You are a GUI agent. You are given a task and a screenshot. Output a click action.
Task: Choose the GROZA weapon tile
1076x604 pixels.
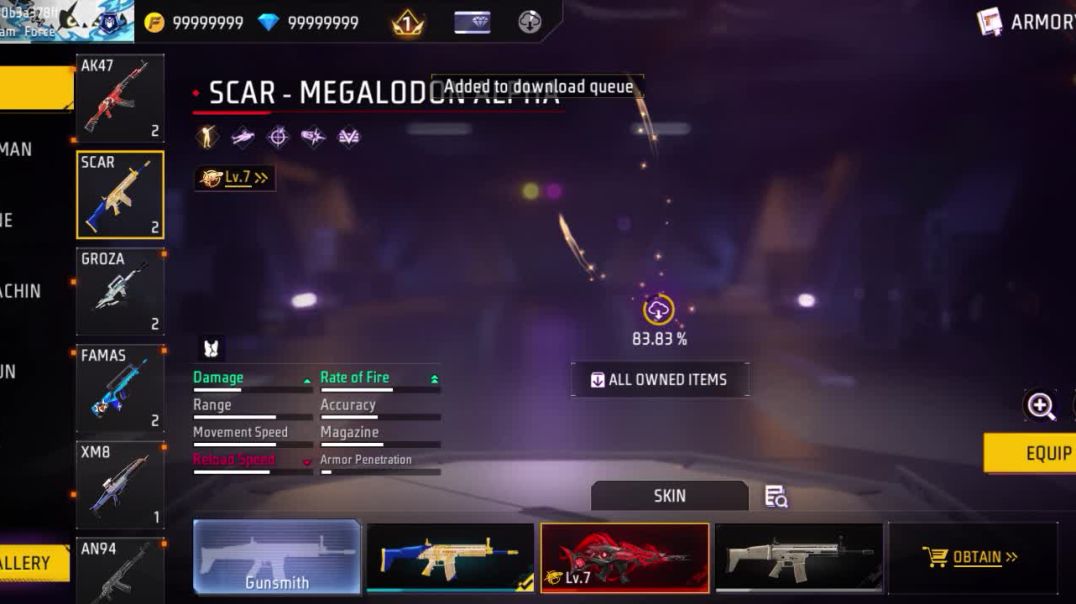tap(119, 291)
